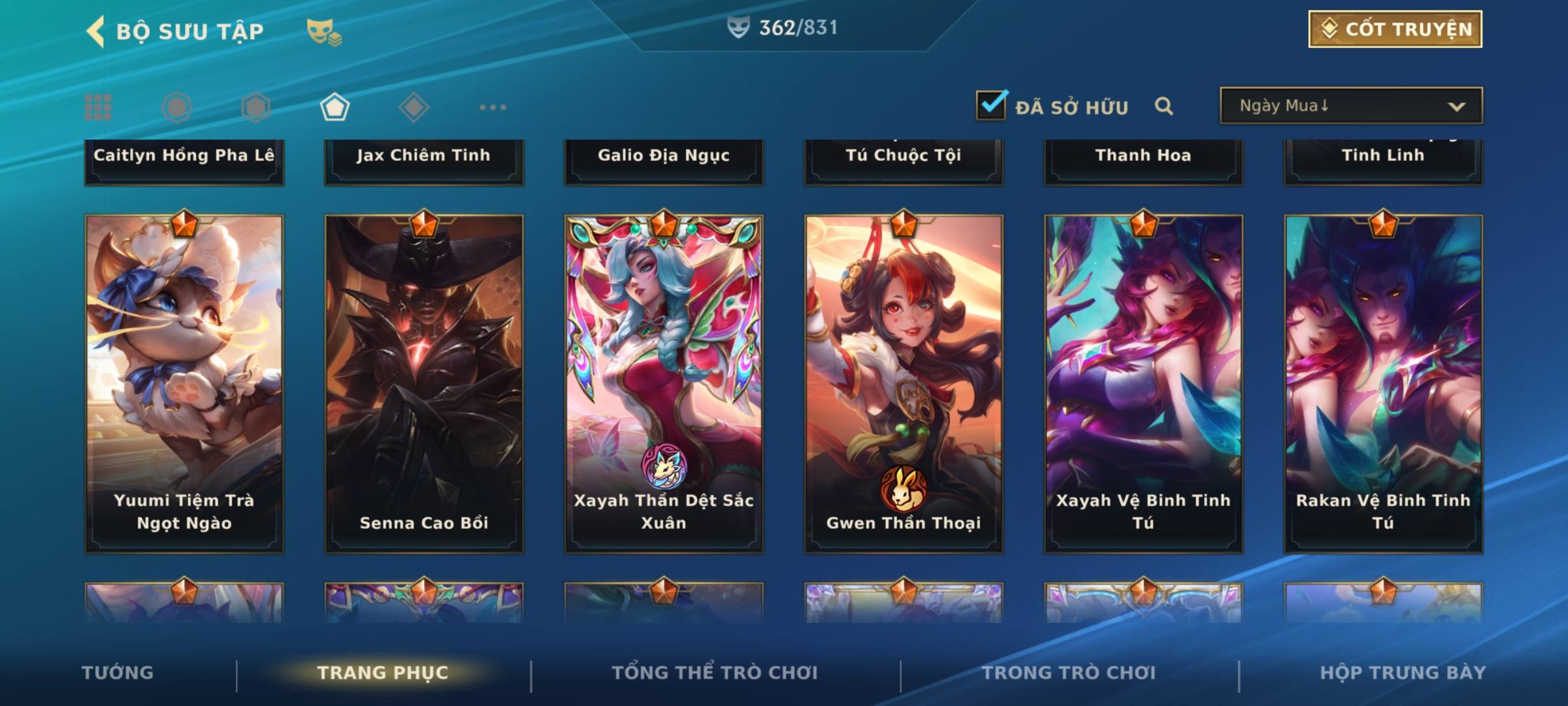Open more filters with three dots
This screenshot has height=706, width=1568.
[493, 107]
